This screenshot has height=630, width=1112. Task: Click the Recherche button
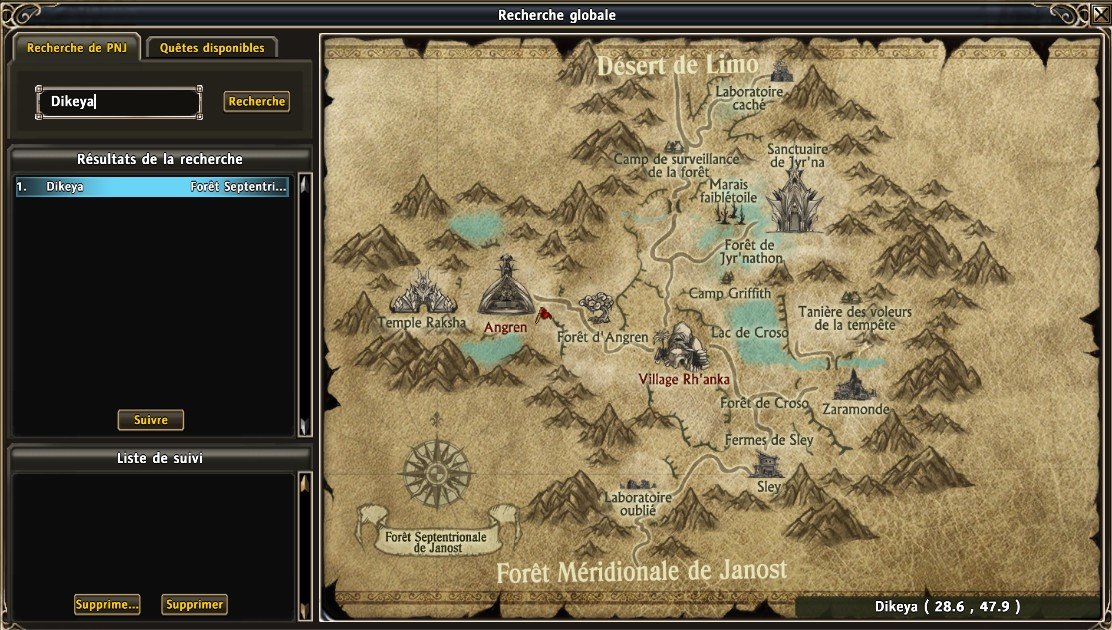(x=257, y=101)
